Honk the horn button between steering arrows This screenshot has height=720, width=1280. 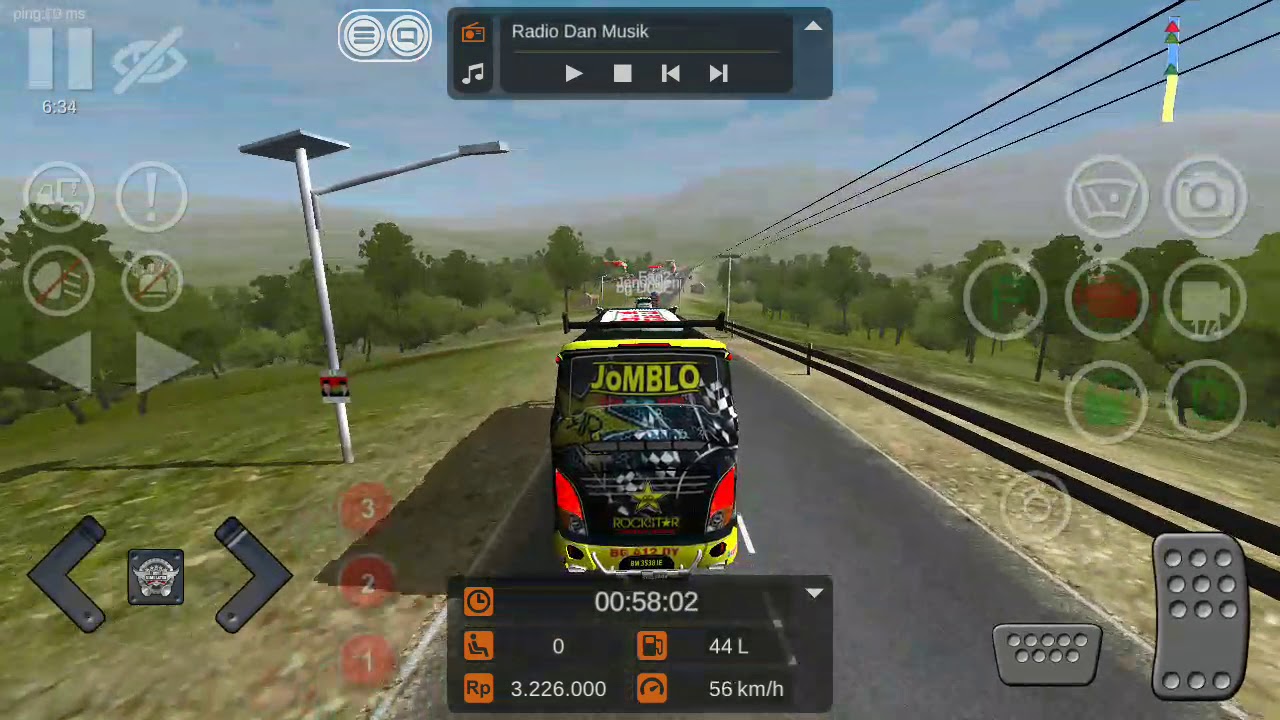coord(156,577)
